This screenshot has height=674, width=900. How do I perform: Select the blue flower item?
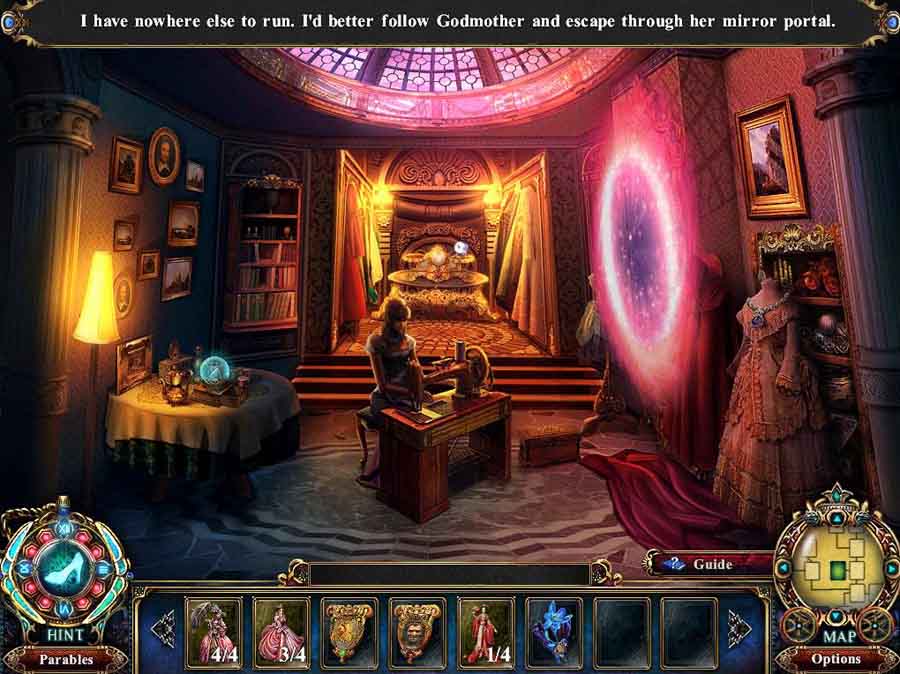(553, 630)
